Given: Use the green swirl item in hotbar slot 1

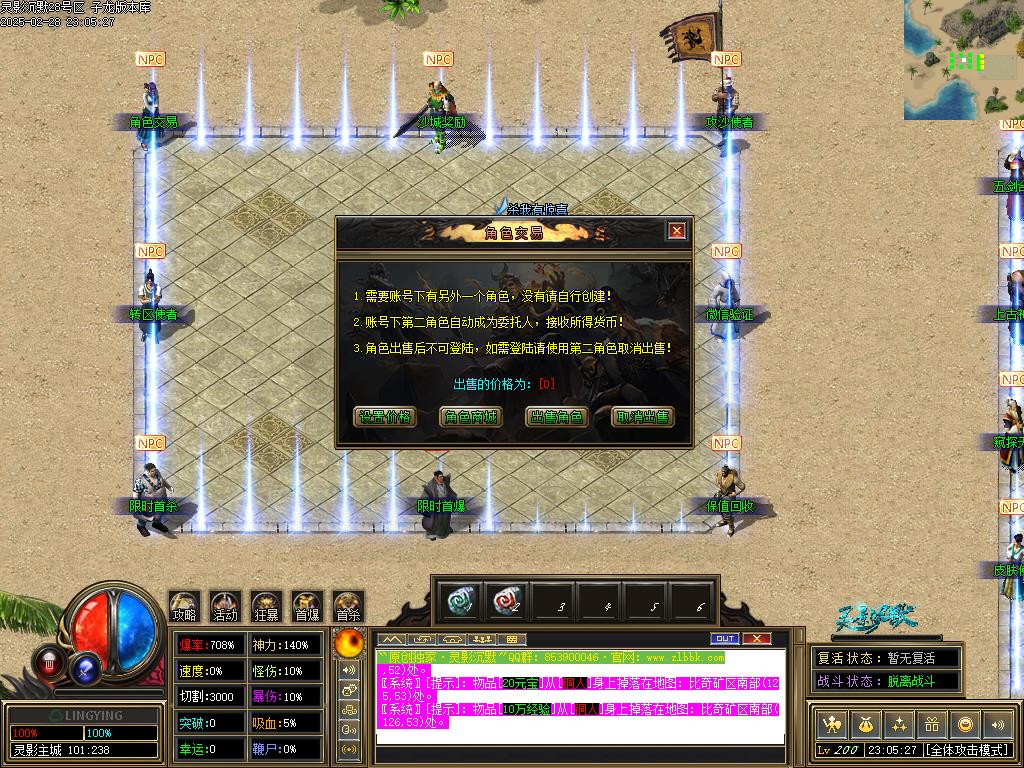Looking at the screenshot, I should [461, 600].
